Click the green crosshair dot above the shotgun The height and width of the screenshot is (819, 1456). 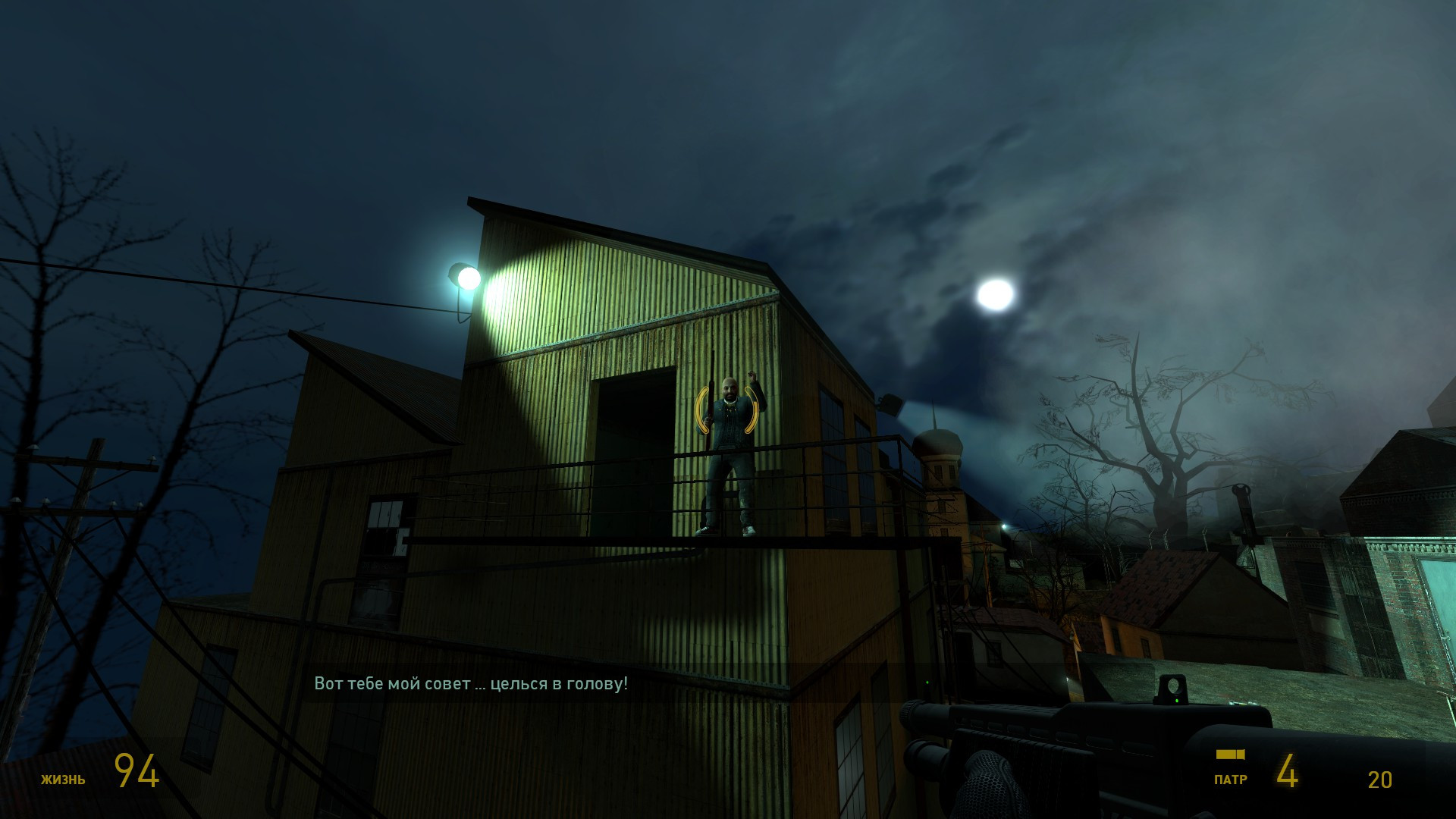click(927, 683)
